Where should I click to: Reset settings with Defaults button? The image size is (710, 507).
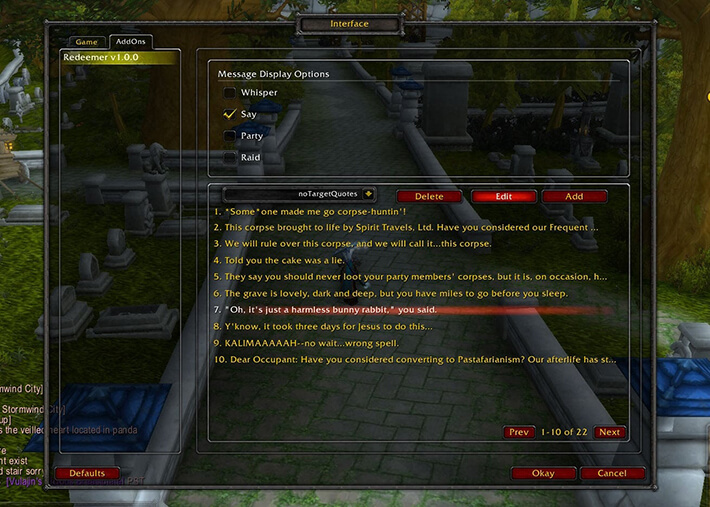[x=87, y=473]
